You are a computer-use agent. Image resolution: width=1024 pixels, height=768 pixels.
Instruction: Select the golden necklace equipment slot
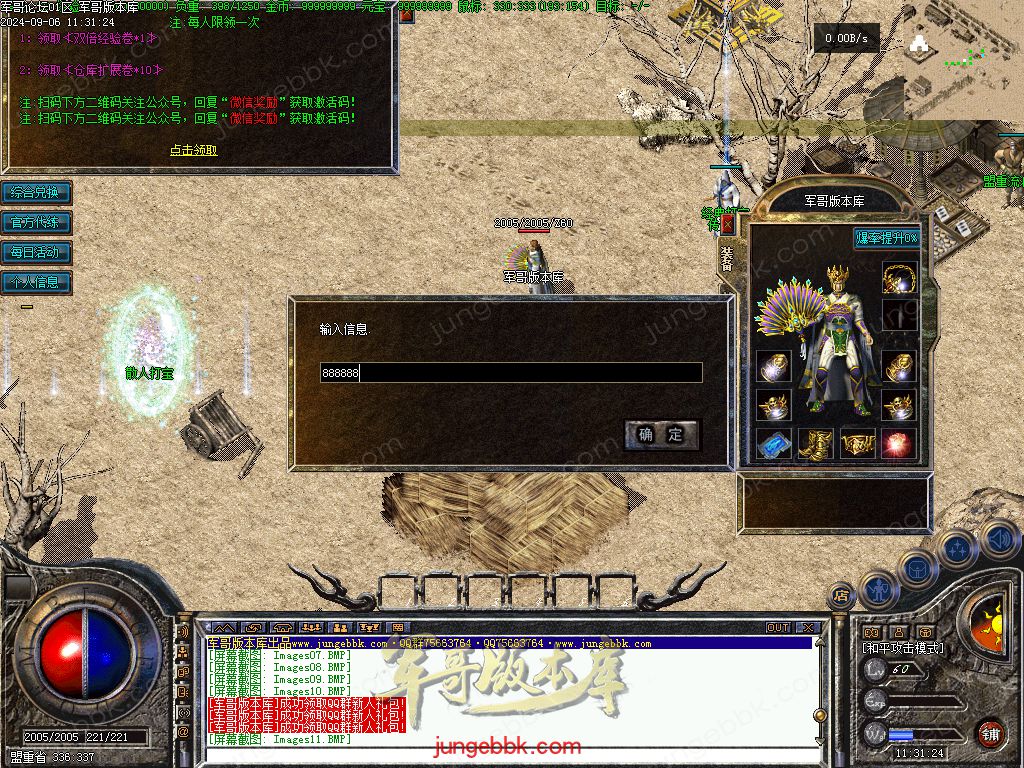[899, 276]
